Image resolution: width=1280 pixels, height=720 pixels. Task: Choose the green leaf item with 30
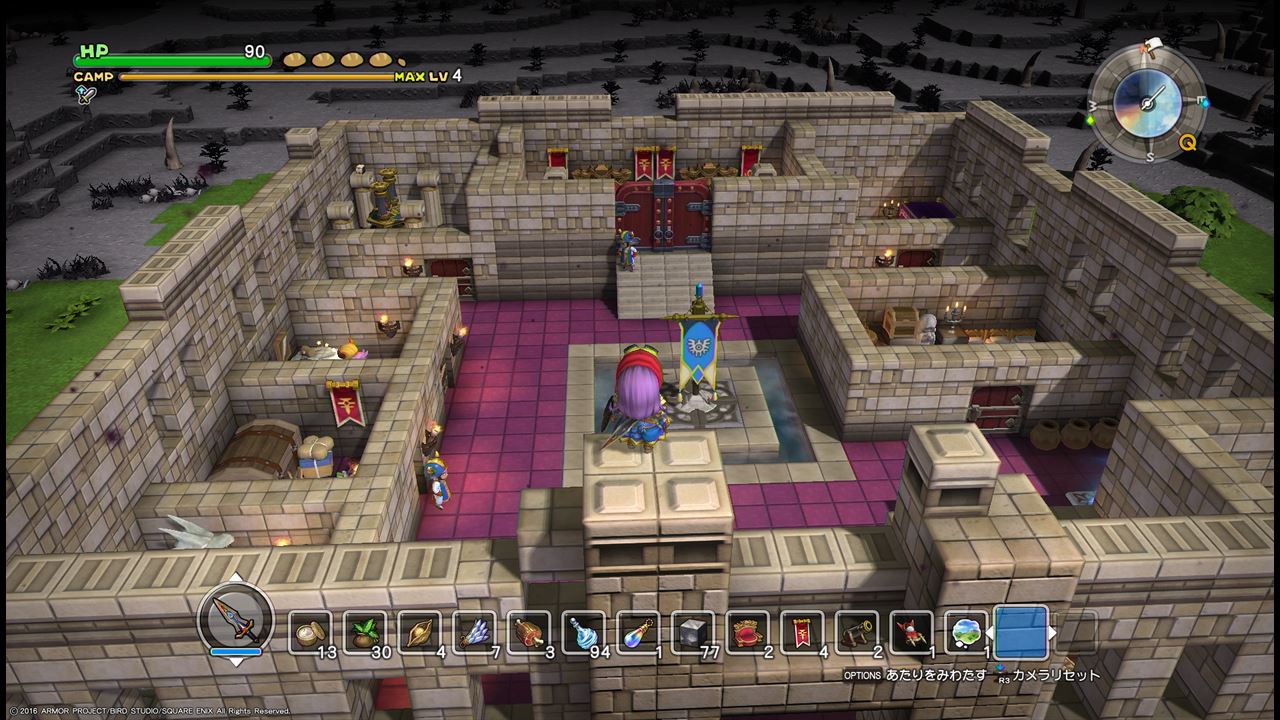coord(364,632)
